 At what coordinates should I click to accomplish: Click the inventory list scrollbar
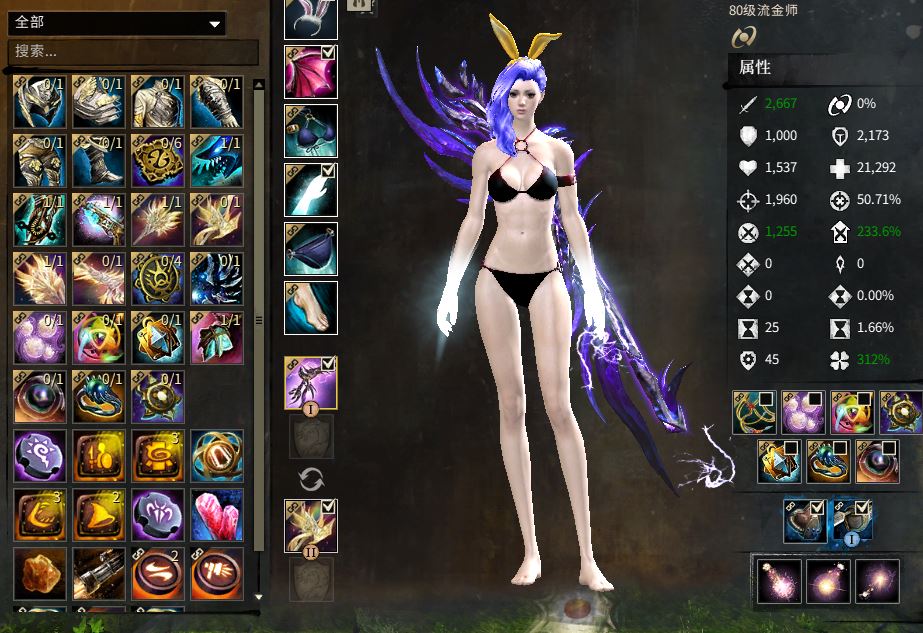(259, 320)
